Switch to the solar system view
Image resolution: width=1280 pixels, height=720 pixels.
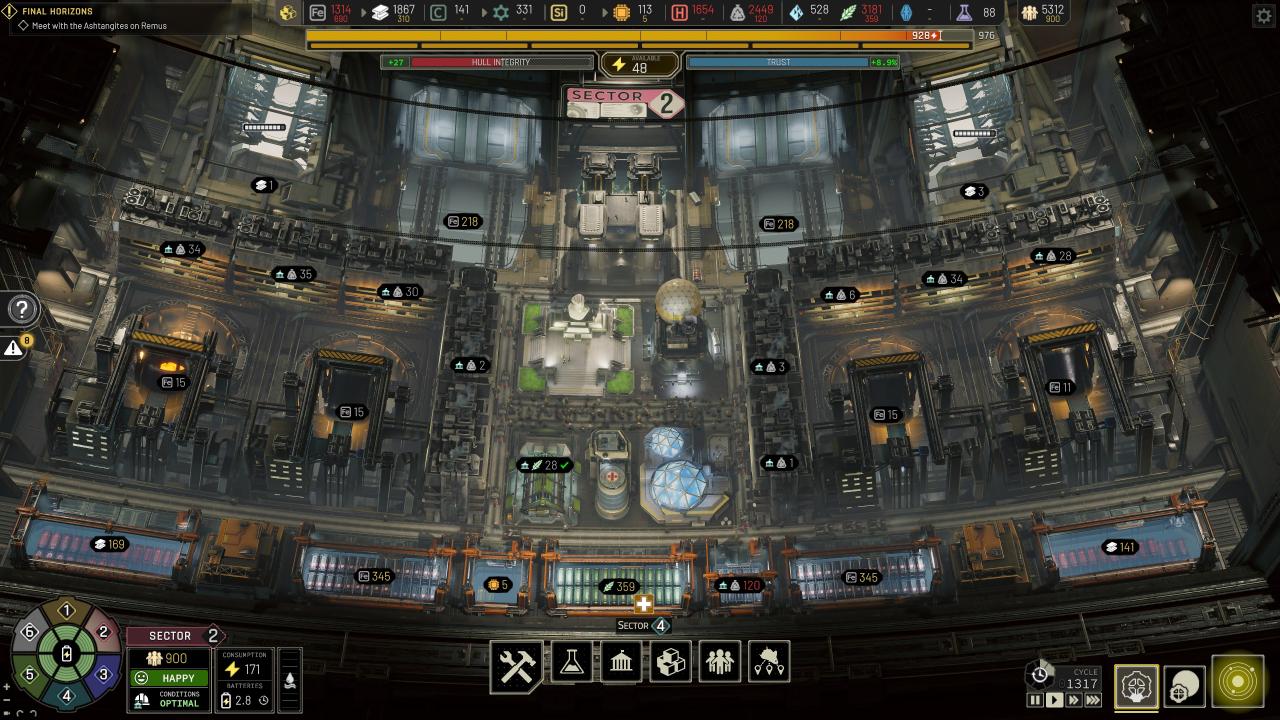pyautogui.click(x=1238, y=682)
